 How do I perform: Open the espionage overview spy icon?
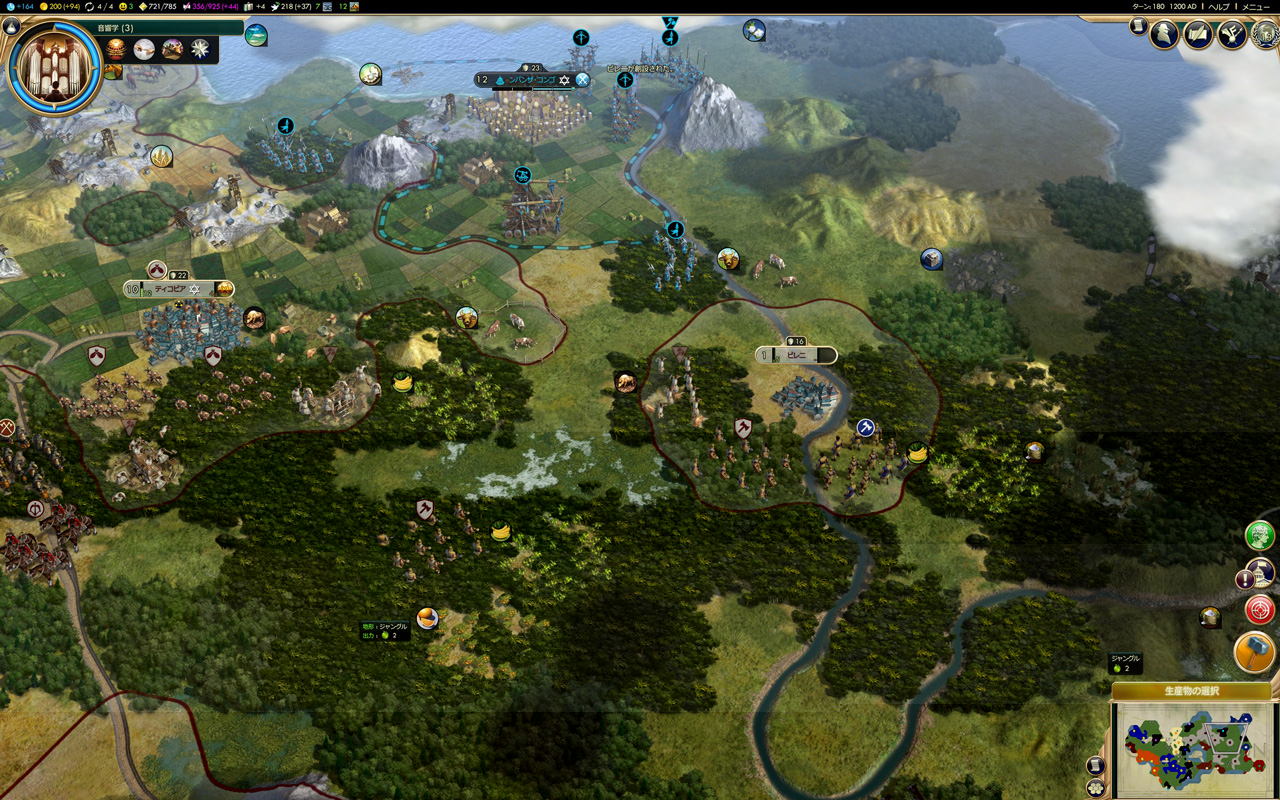(1165, 35)
